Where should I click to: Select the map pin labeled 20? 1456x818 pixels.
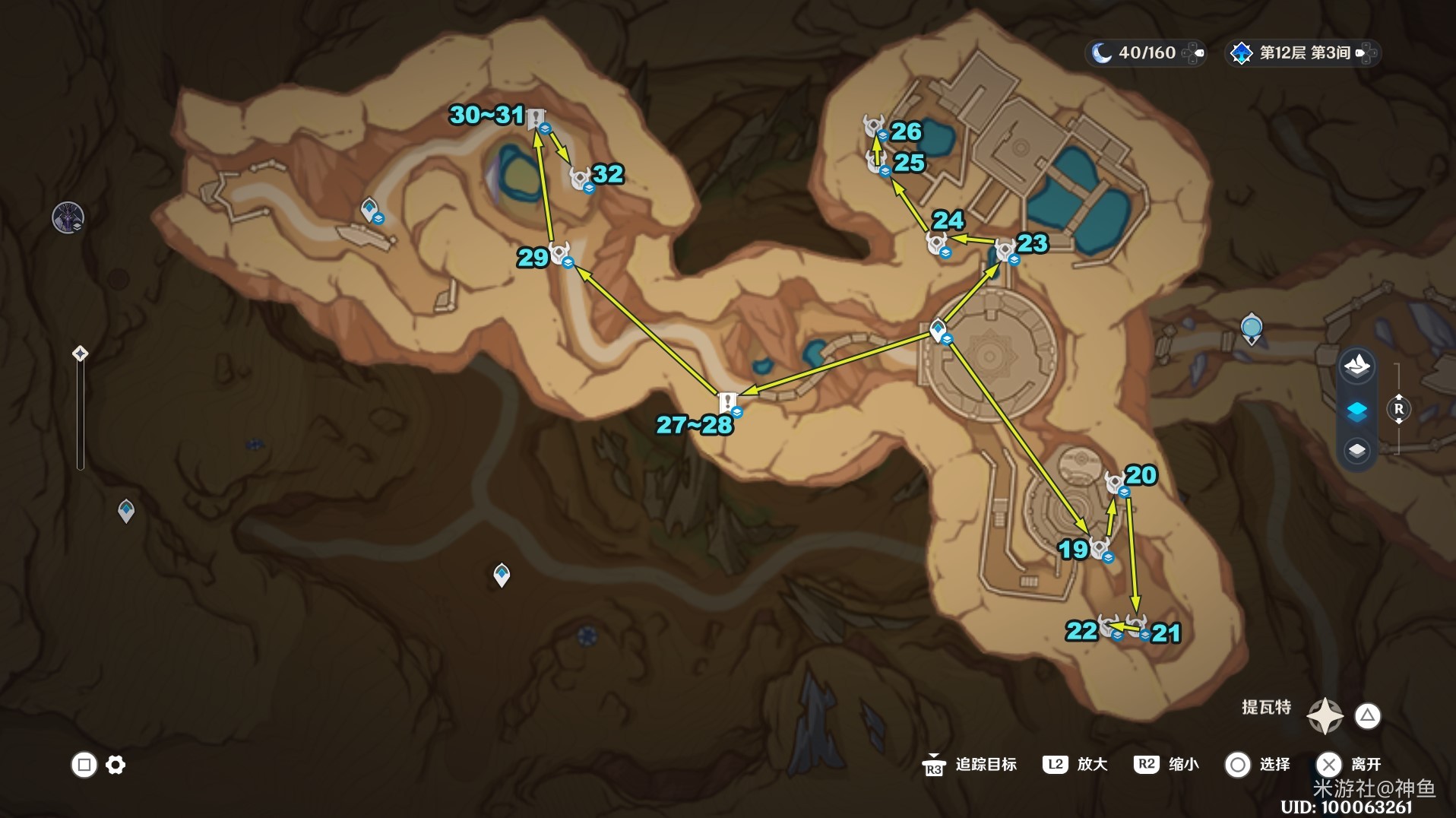tap(1116, 482)
